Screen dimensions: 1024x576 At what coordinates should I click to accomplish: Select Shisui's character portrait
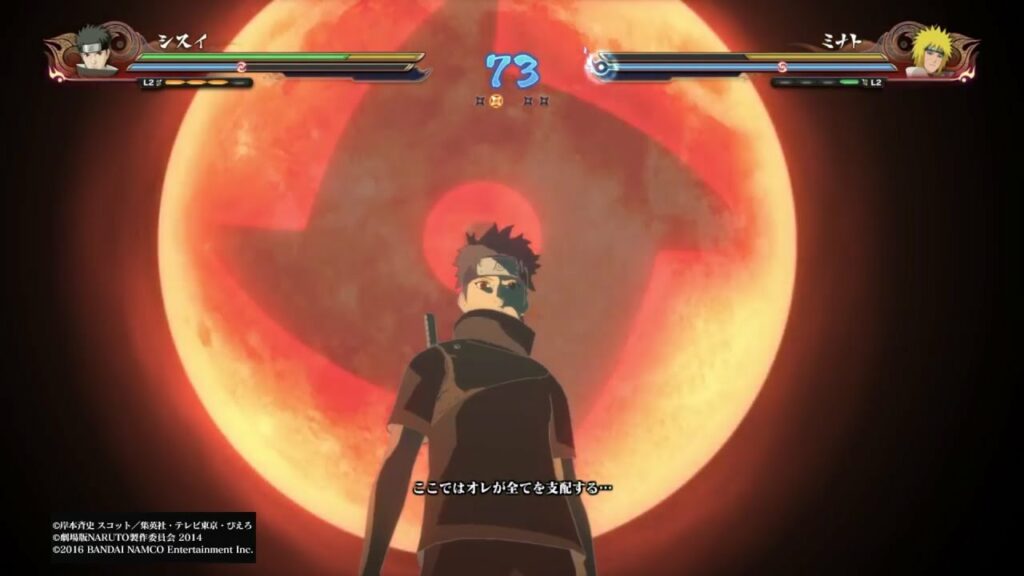click(95, 52)
